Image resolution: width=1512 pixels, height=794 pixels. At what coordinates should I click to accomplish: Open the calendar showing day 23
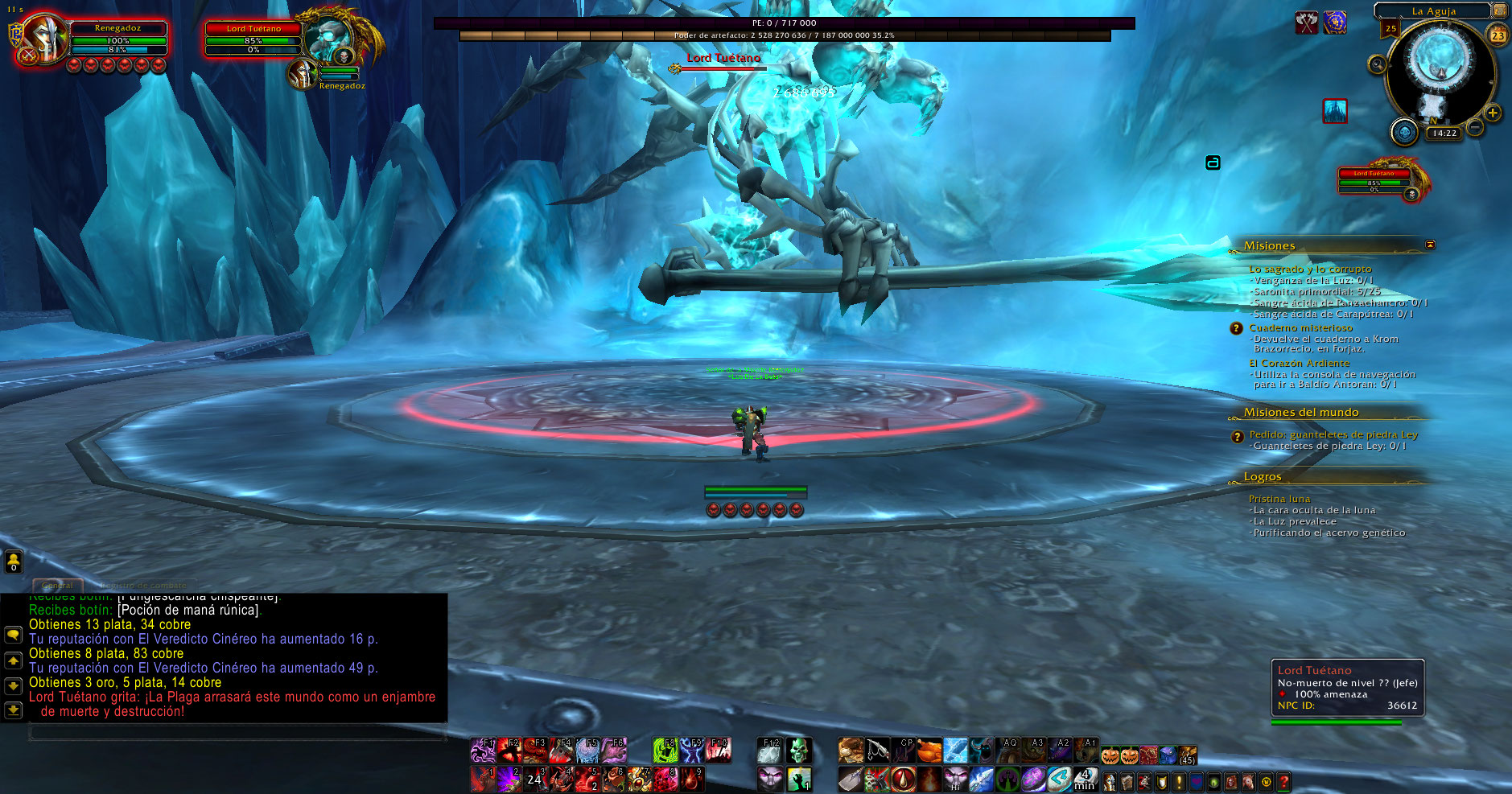[1498, 35]
